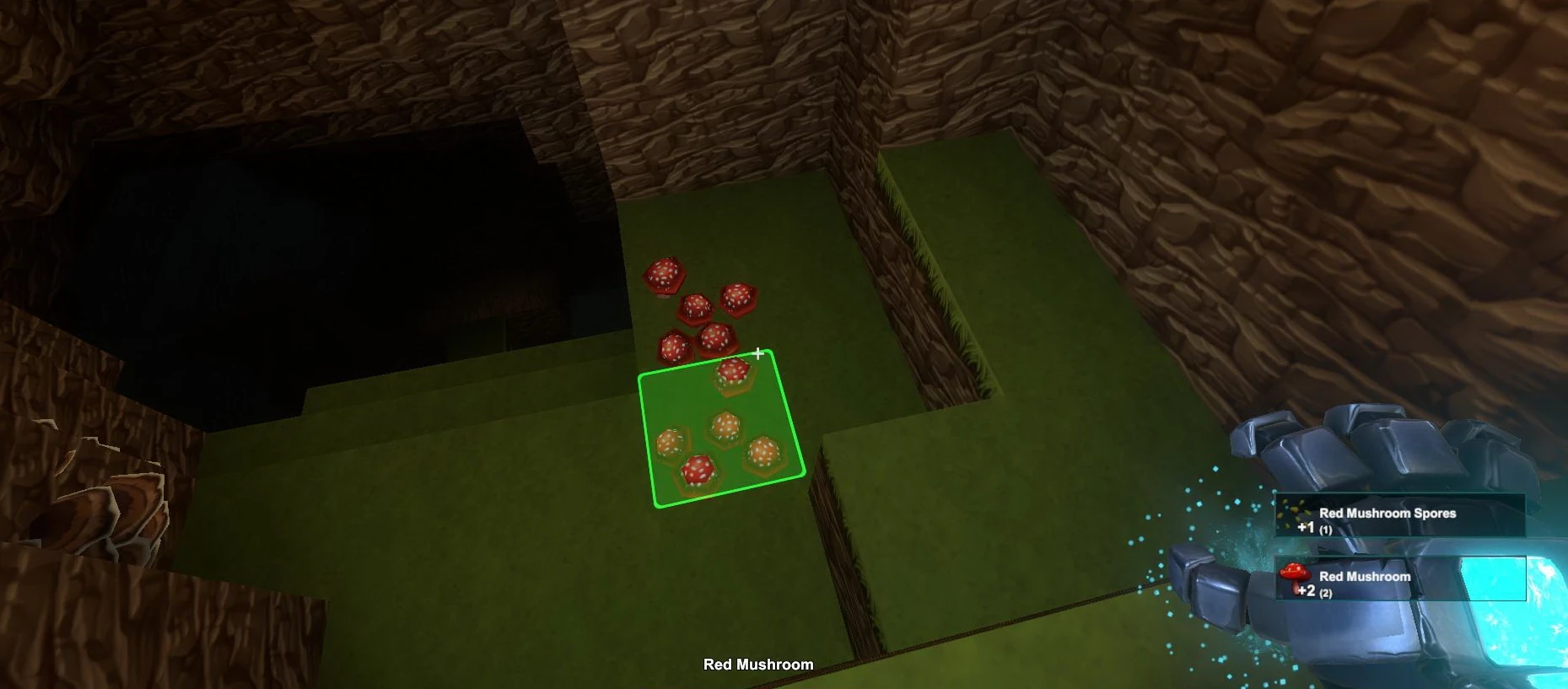Click the rightmost orange mushroom in the highlighted block
Viewport: 1568px width, 689px height.
762,452
